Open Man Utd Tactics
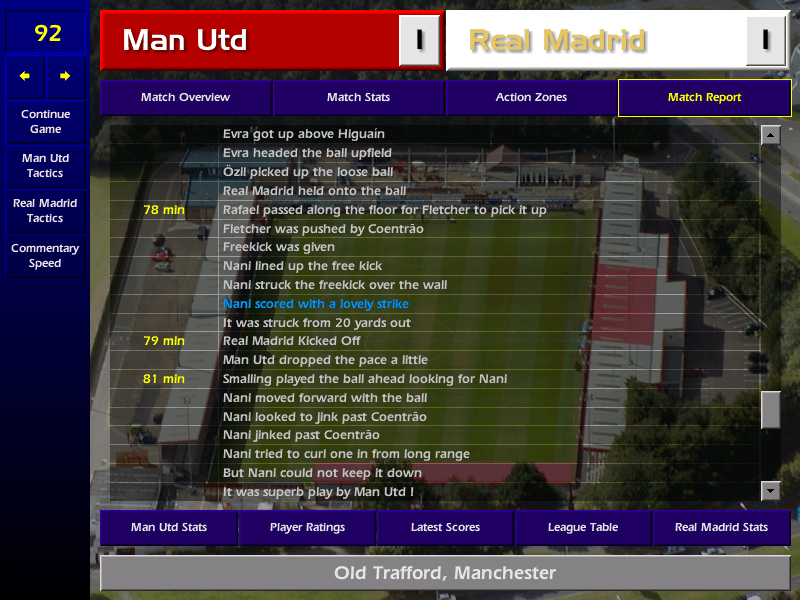 [45, 166]
